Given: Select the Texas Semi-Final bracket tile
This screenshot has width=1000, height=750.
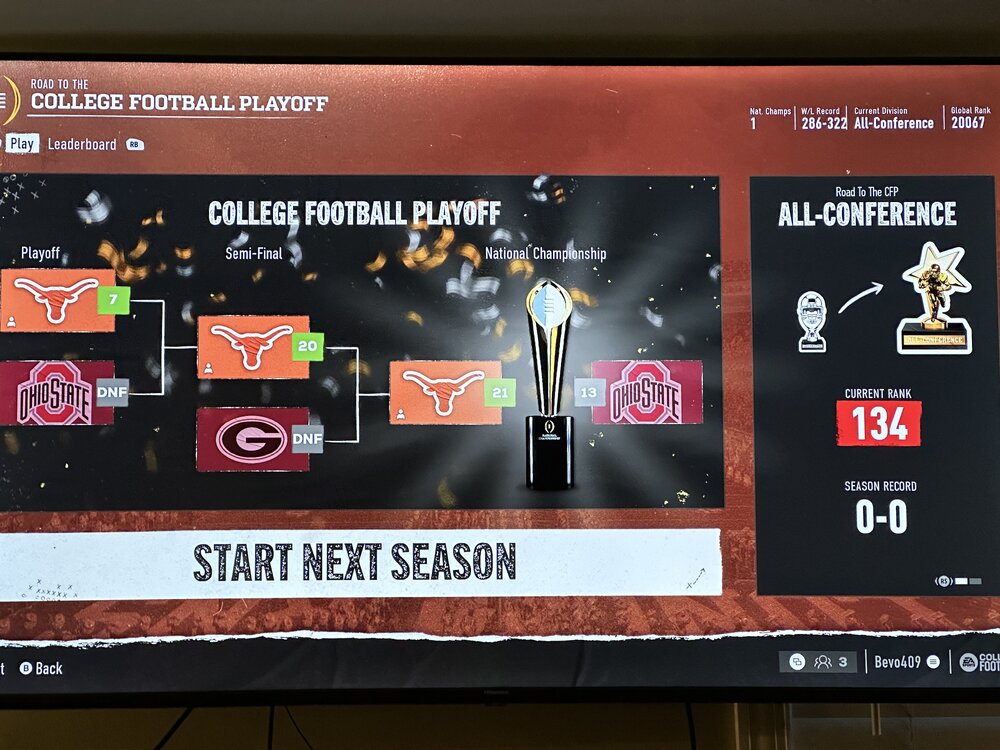Looking at the screenshot, I should [253, 347].
